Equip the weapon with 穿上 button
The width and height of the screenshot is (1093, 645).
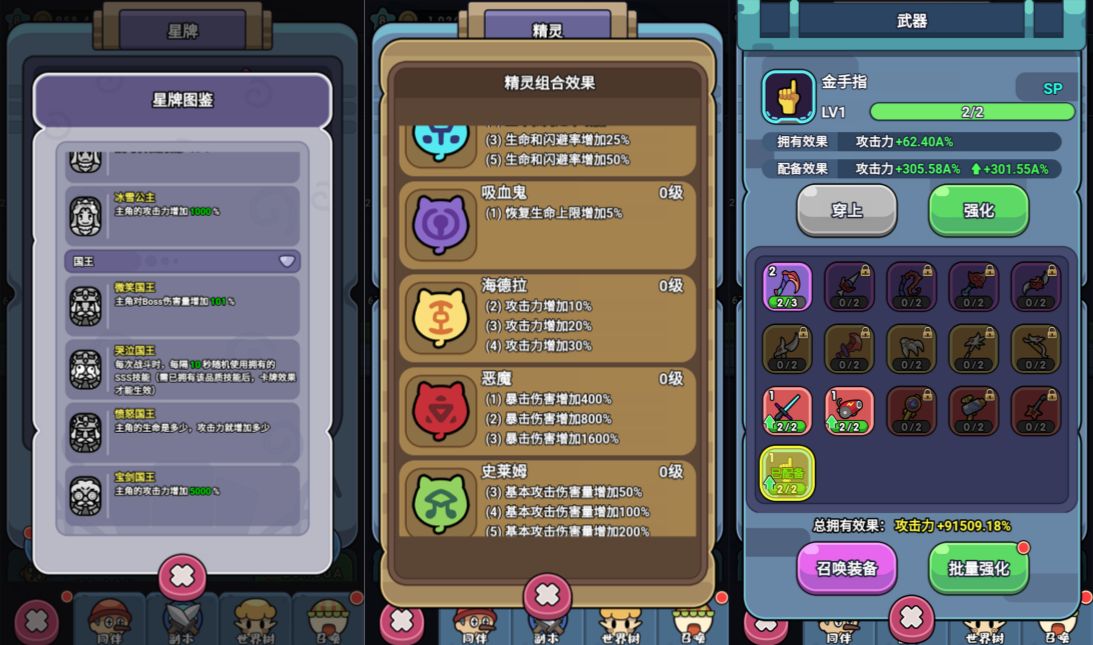(x=846, y=210)
